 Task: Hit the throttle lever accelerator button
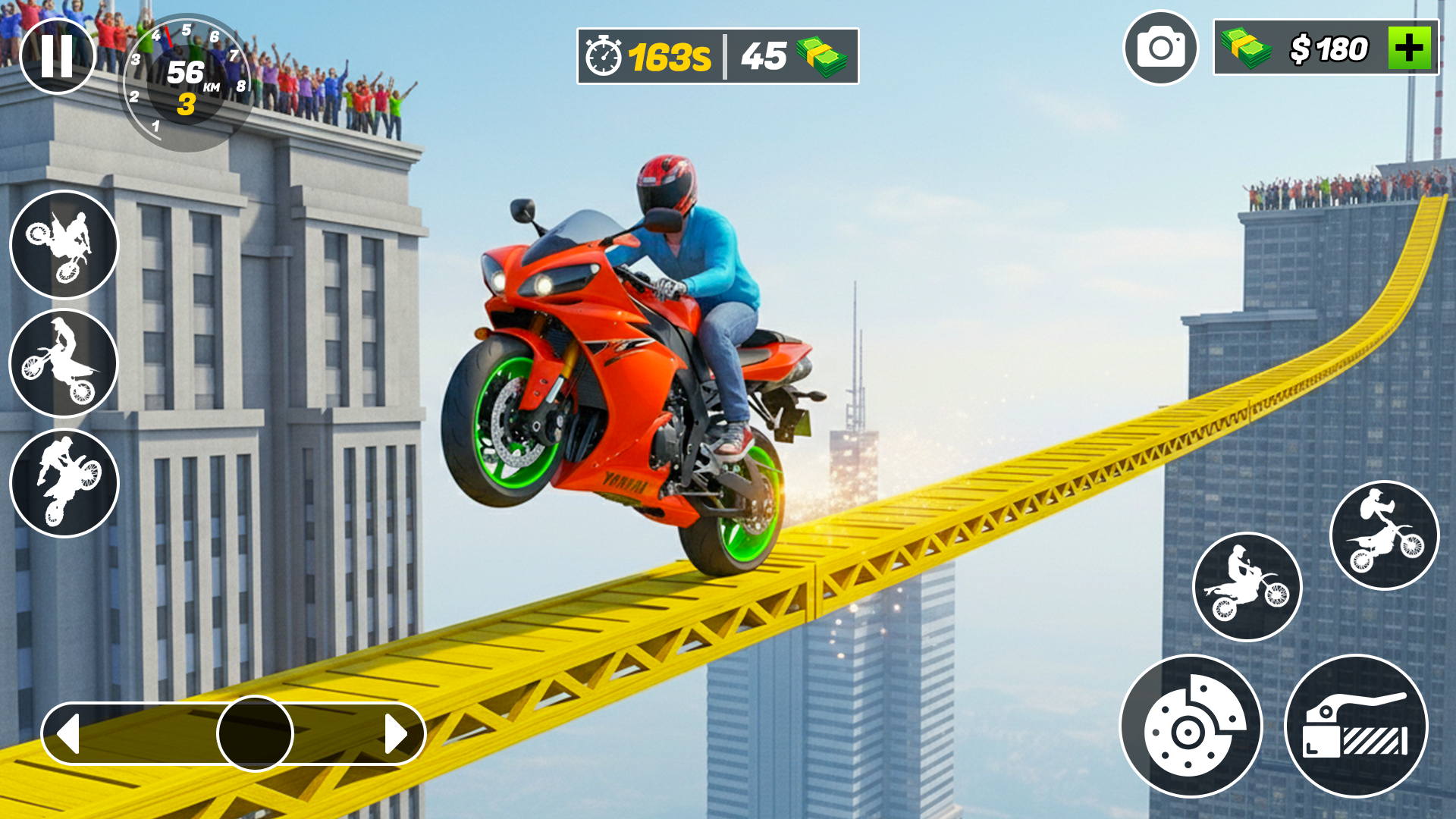1356,726
